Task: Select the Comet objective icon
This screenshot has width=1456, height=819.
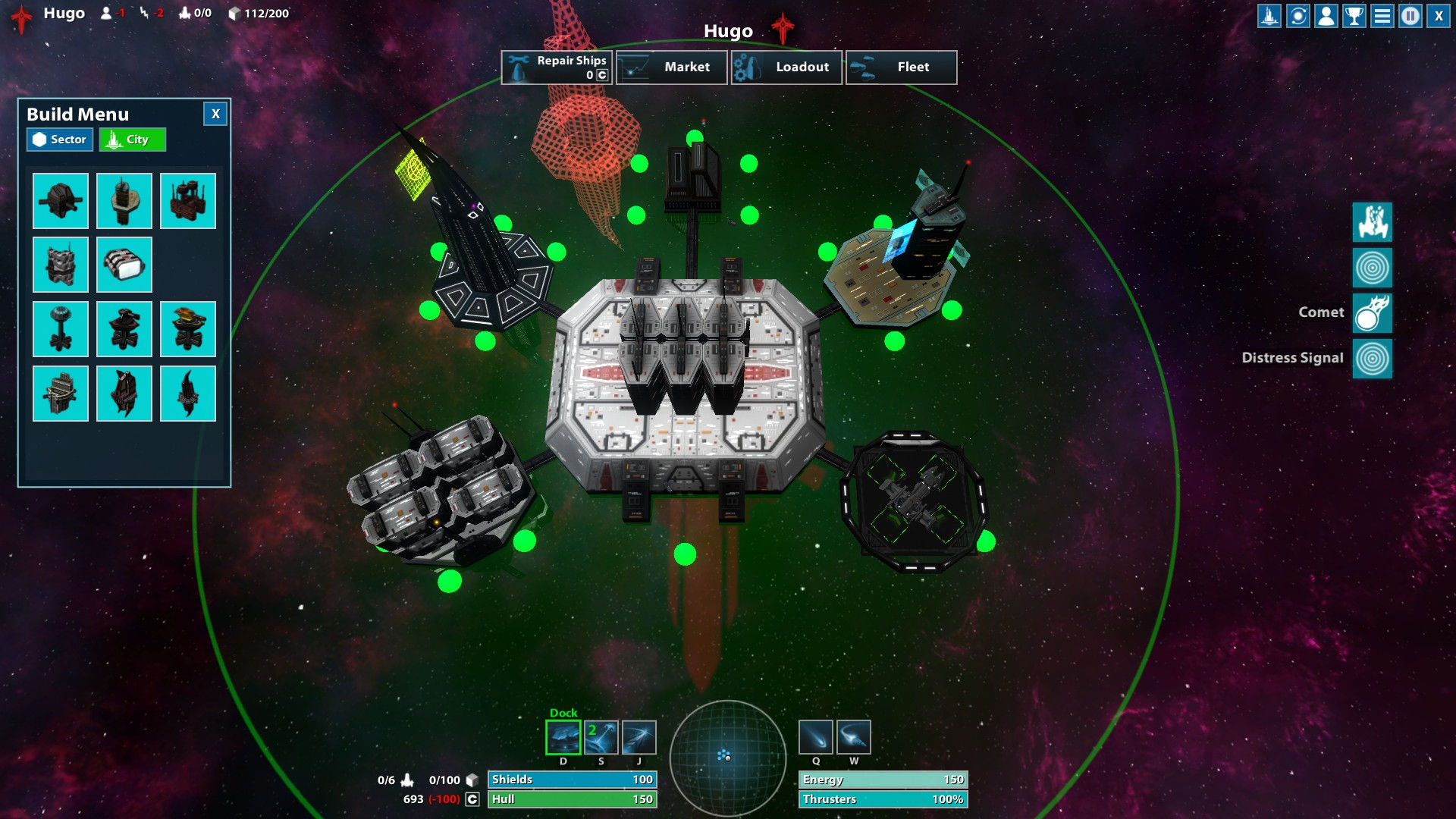Action: click(1372, 312)
